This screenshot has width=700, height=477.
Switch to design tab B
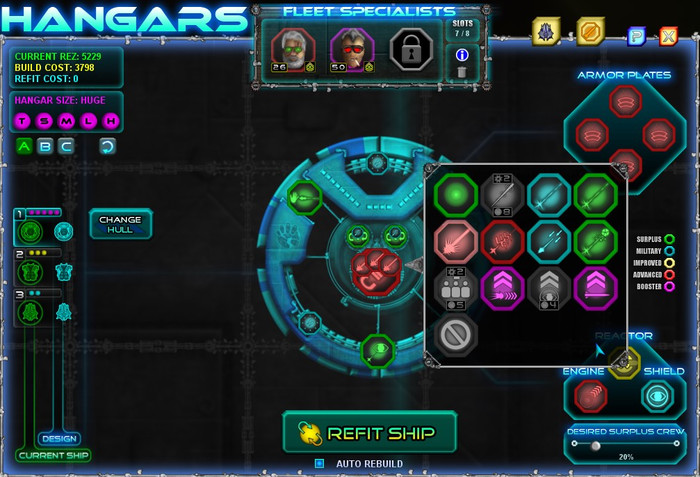[45, 146]
